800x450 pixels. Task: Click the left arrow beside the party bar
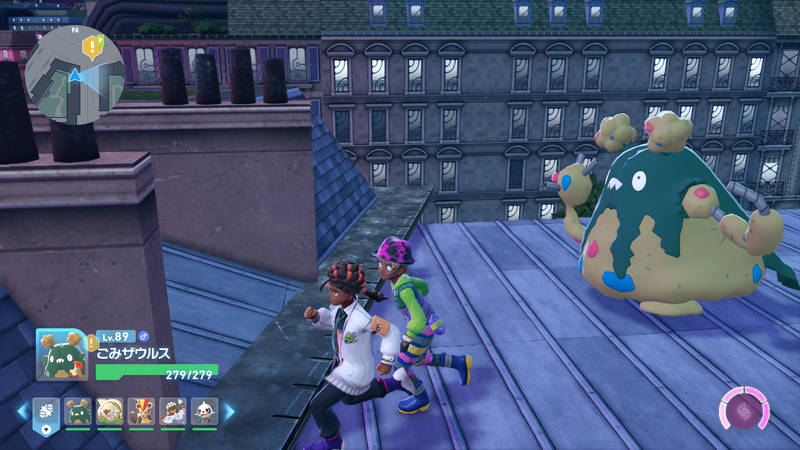tap(20, 411)
